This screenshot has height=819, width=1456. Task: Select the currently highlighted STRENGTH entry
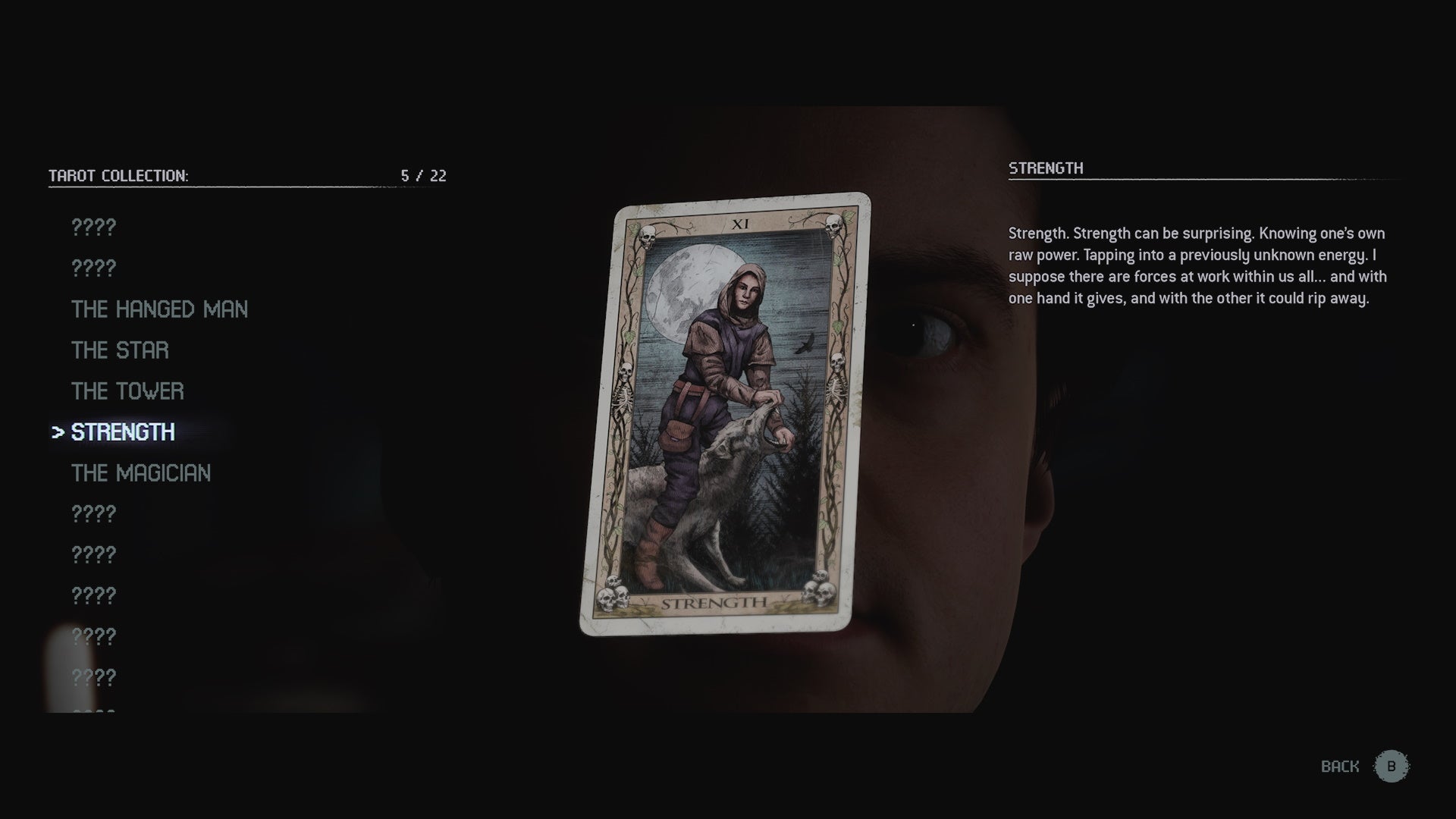pos(125,432)
